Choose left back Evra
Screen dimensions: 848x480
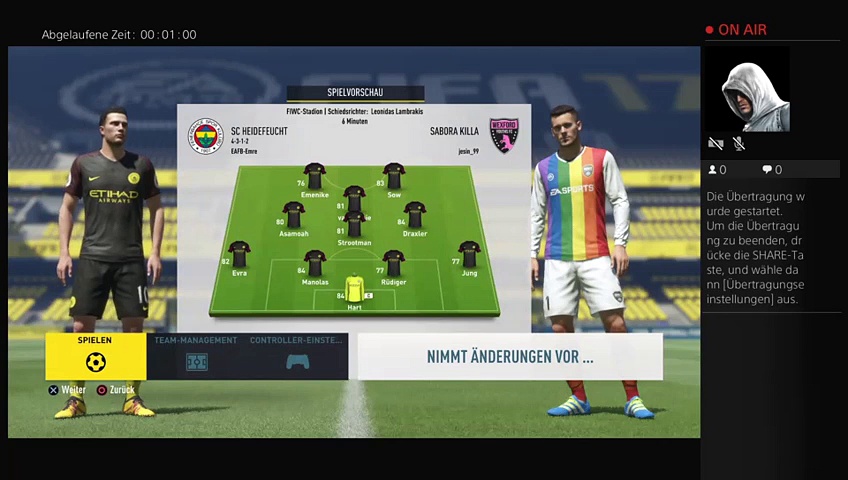[239, 254]
